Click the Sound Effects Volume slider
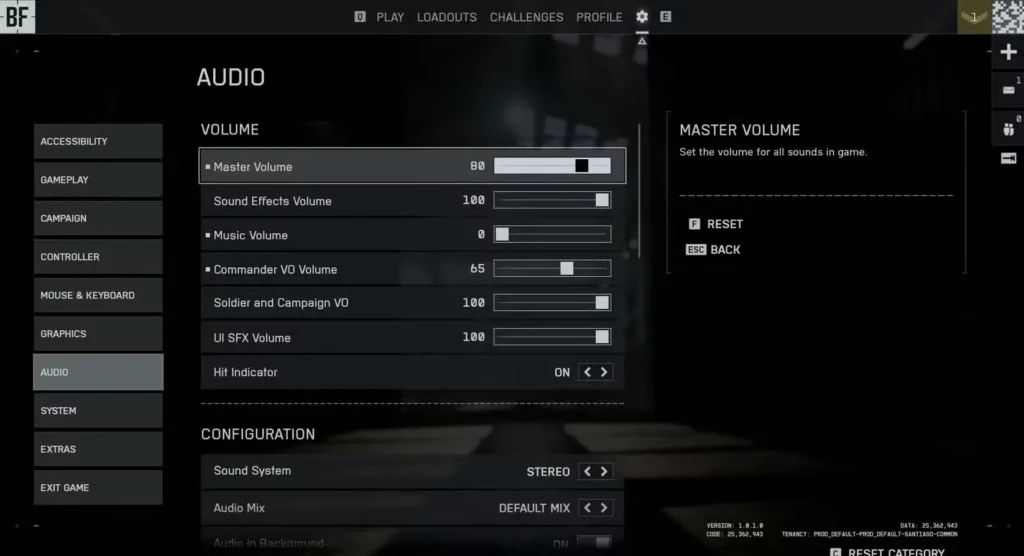This screenshot has width=1024, height=556. tap(552, 201)
